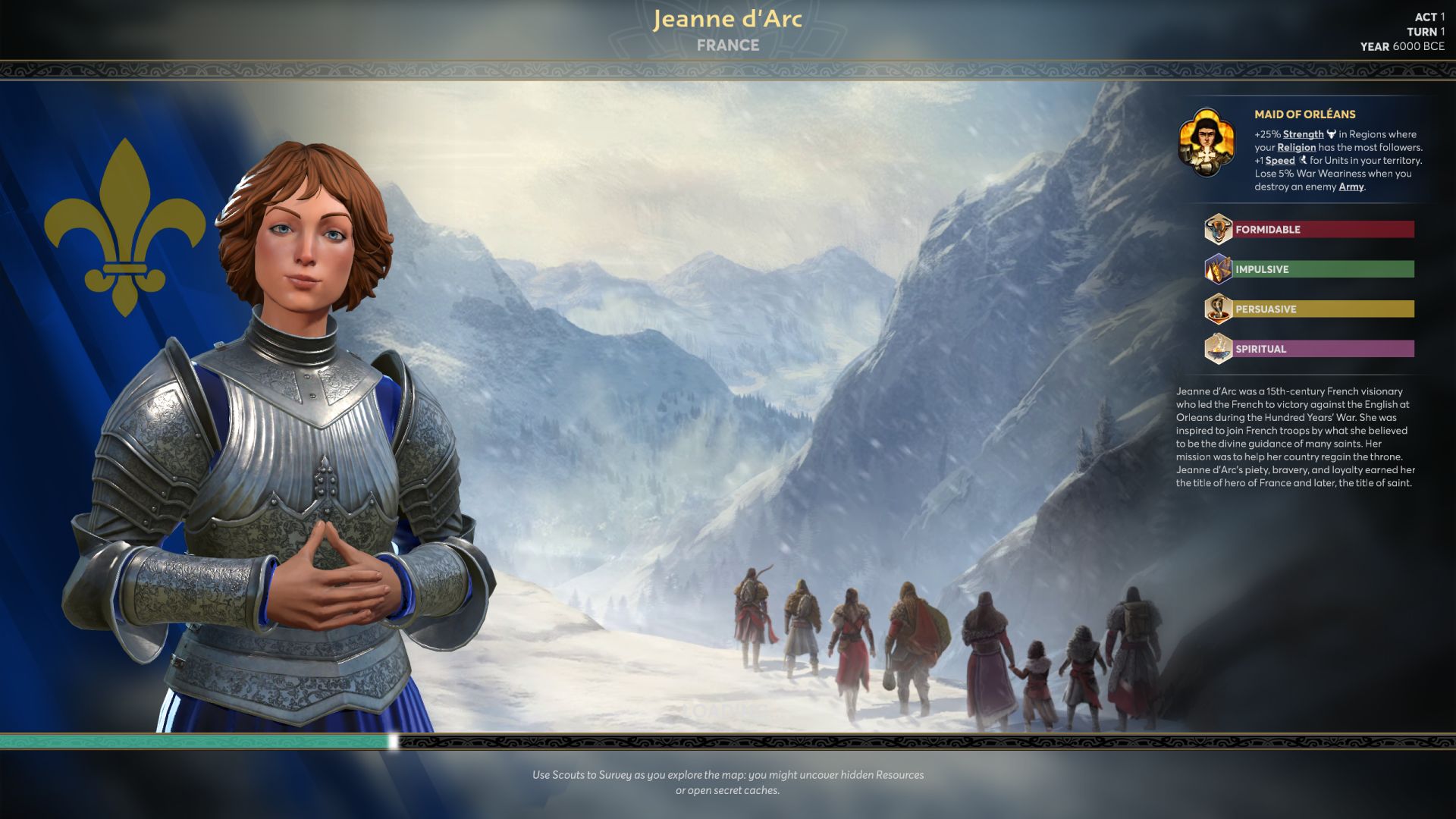Click the Maid of Orléans portrait icon
The height and width of the screenshot is (819, 1456).
click(x=1206, y=142)
